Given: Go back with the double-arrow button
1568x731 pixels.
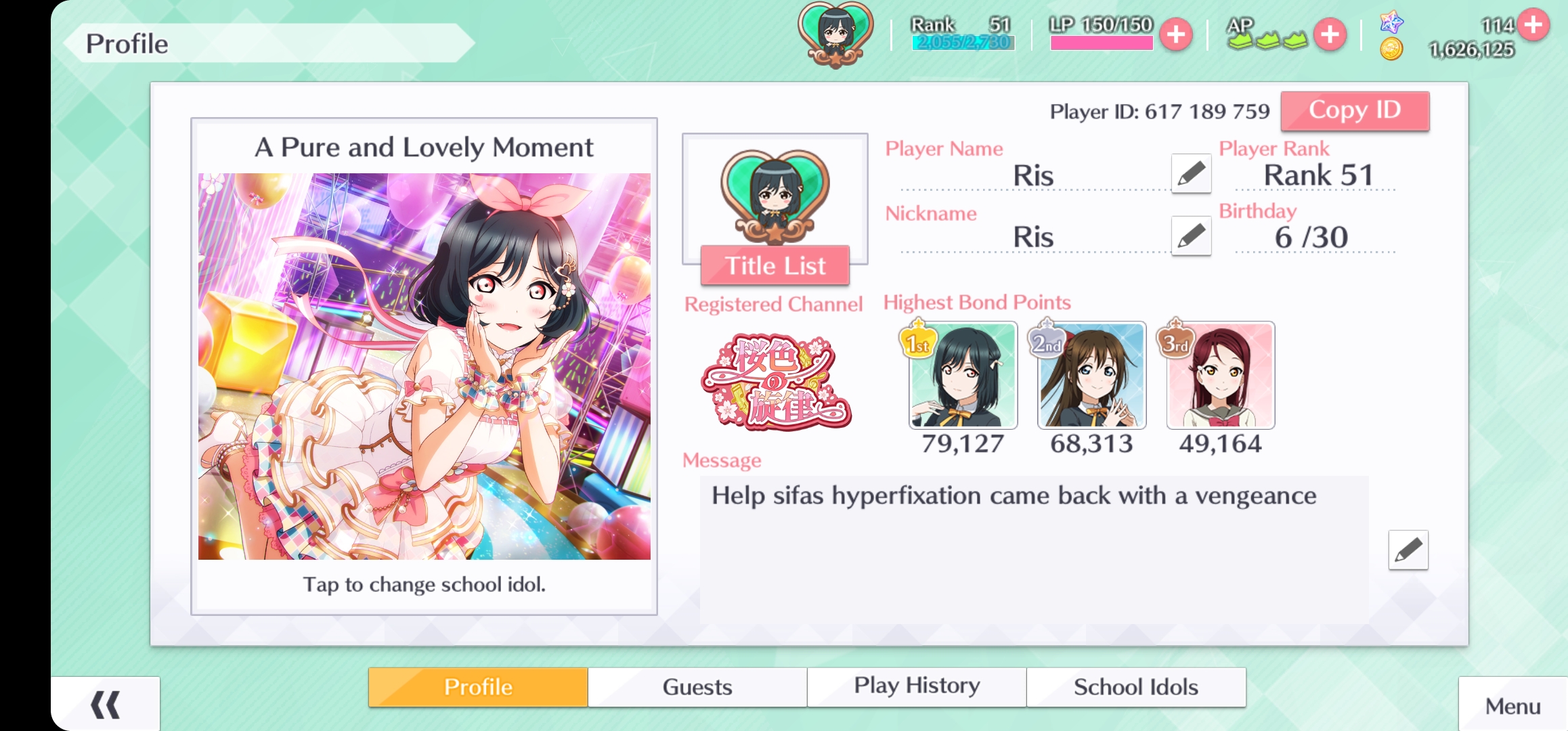Looking at the screenshot, I should [x=105, y=705].
